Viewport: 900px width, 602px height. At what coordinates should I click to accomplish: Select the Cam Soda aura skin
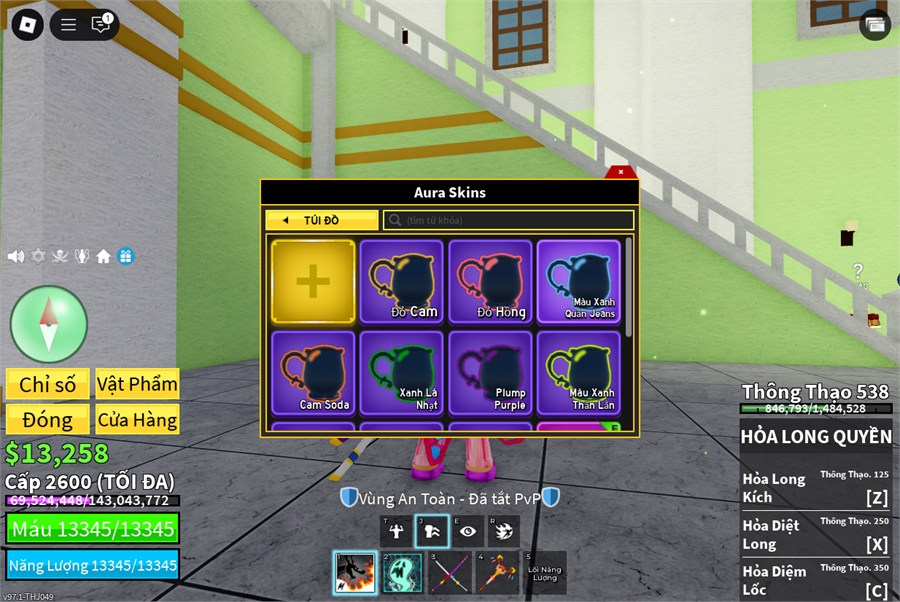point(313,373)
